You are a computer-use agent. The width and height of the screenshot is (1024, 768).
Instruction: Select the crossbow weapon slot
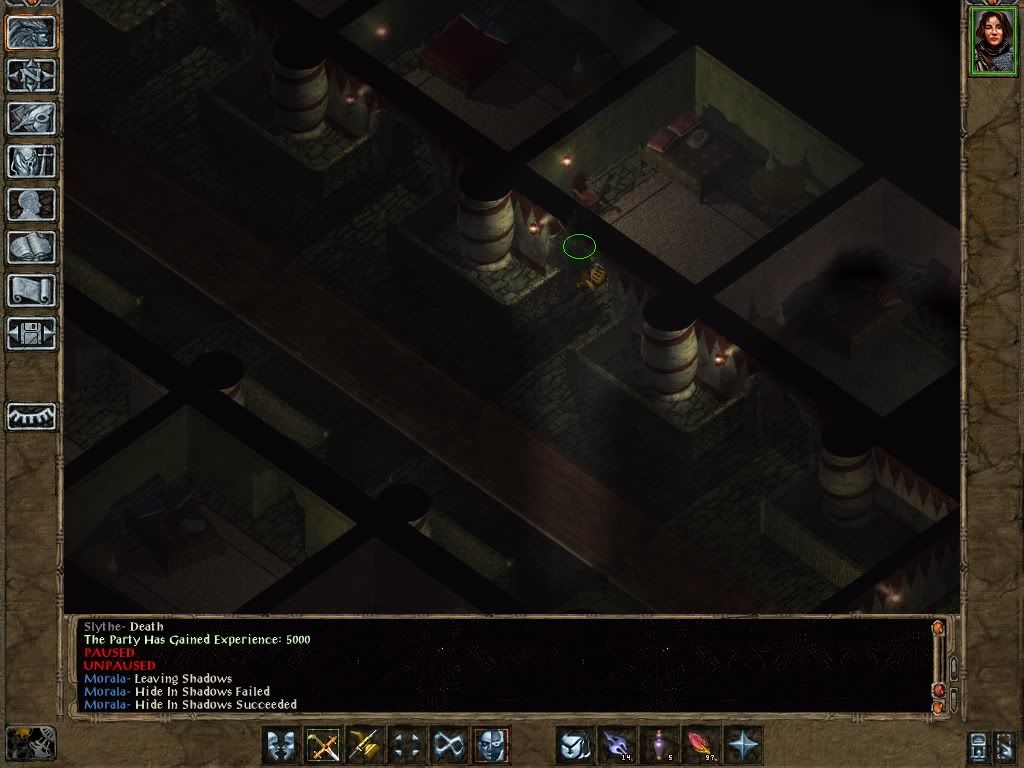point(365,745)
